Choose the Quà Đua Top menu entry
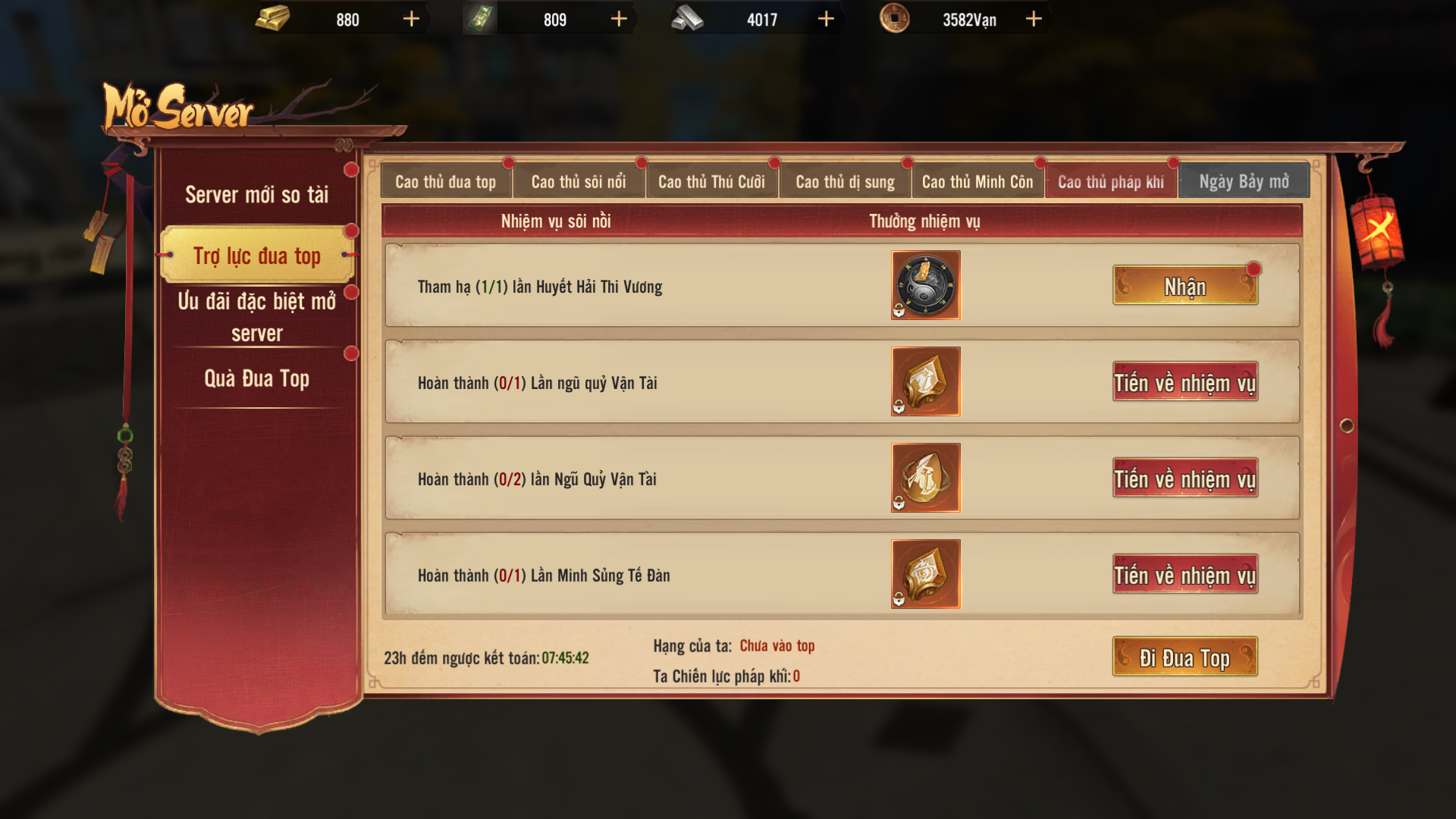The image size is (1456, 819). click(257, 378)
